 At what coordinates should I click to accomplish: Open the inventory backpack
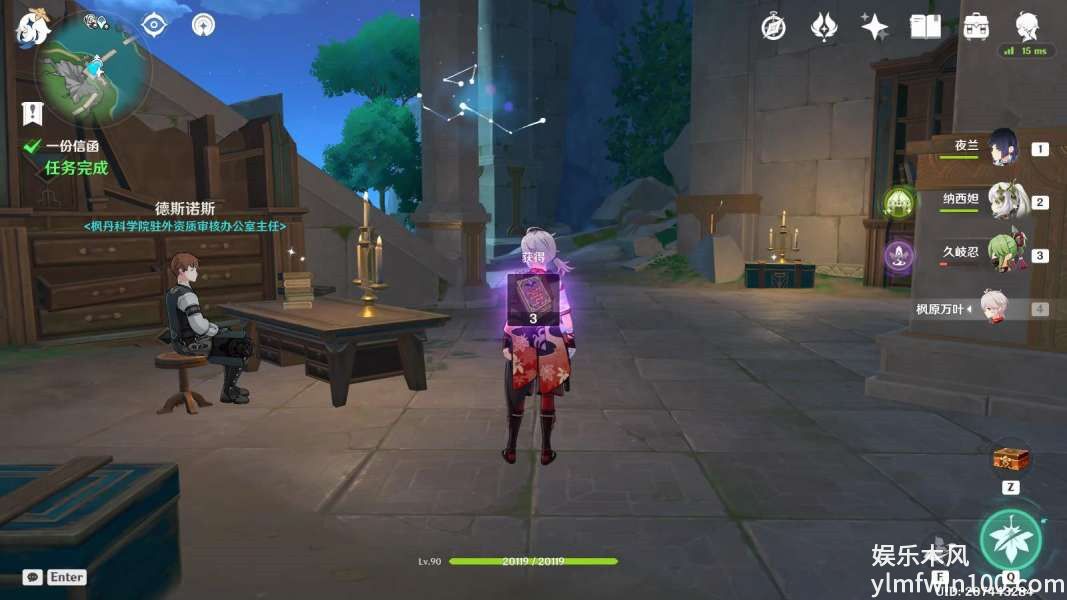click(x=976, y=27)
